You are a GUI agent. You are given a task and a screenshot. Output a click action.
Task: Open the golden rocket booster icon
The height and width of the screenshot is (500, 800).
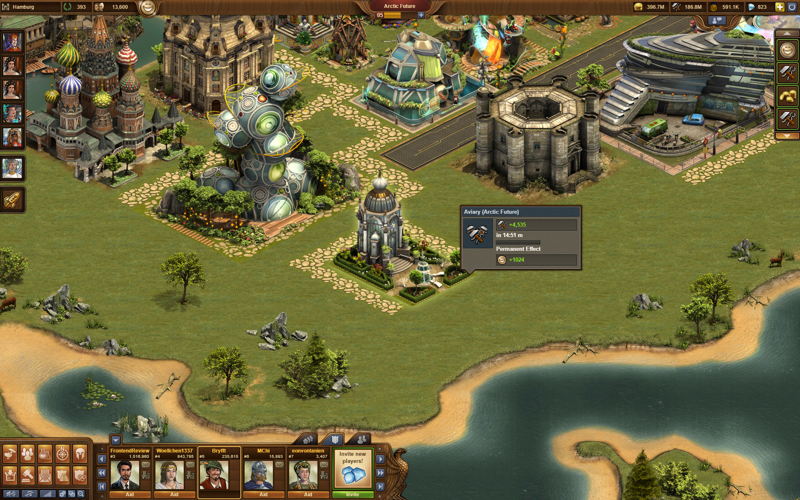[13, 199]
